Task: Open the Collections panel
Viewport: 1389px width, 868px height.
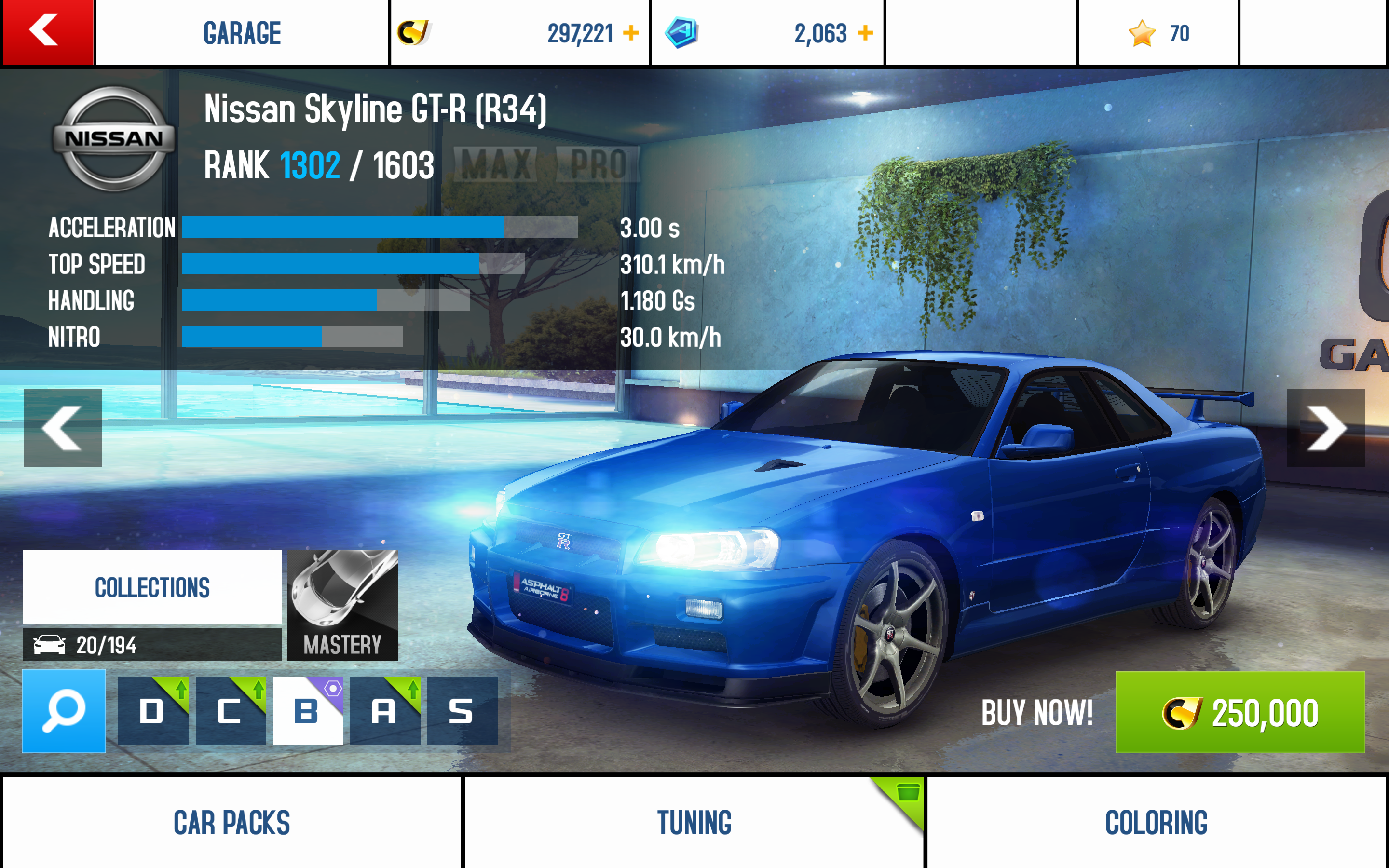Action: (x=152, y=587)
